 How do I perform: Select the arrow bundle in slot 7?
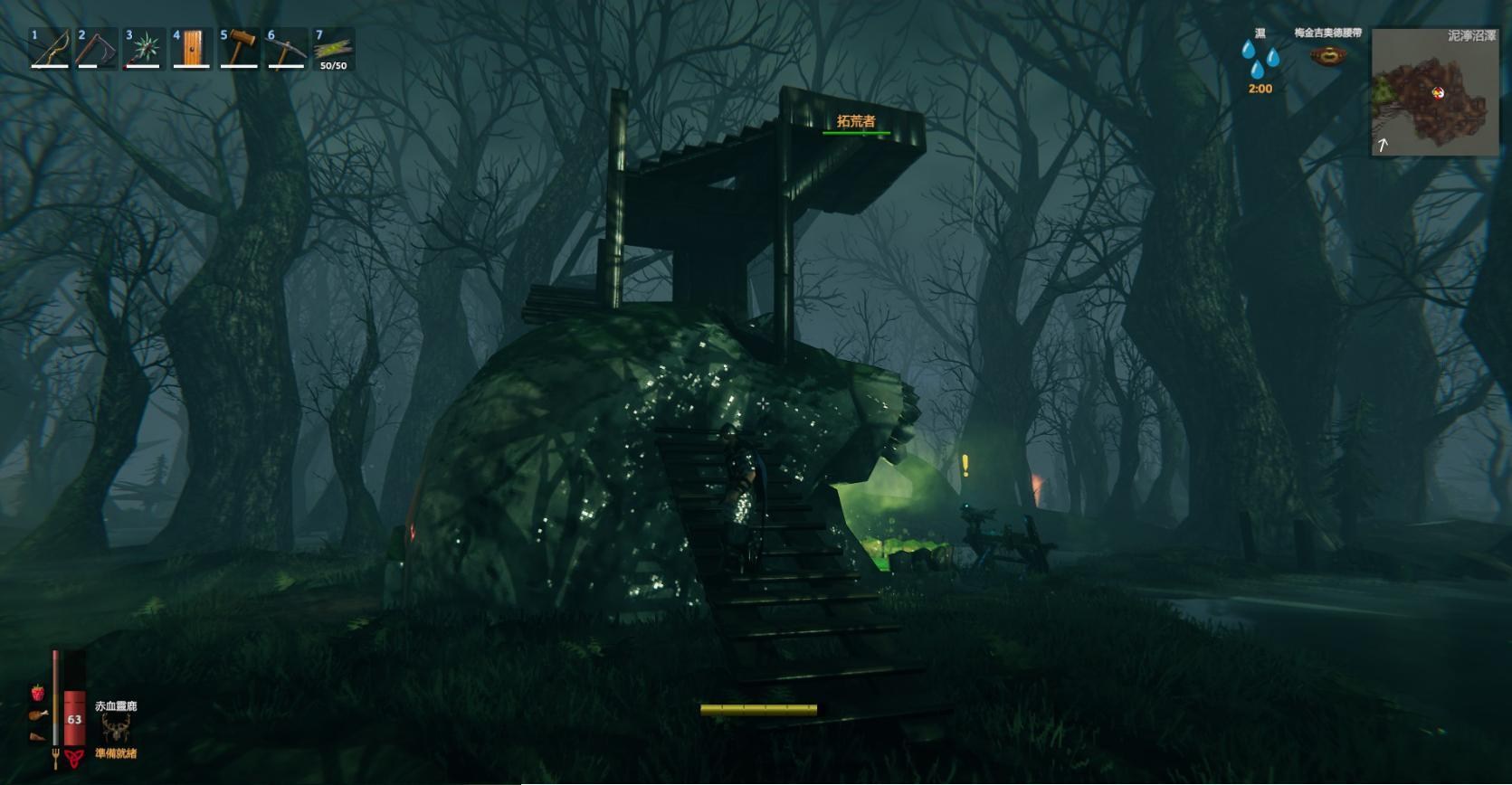[333, 49]
